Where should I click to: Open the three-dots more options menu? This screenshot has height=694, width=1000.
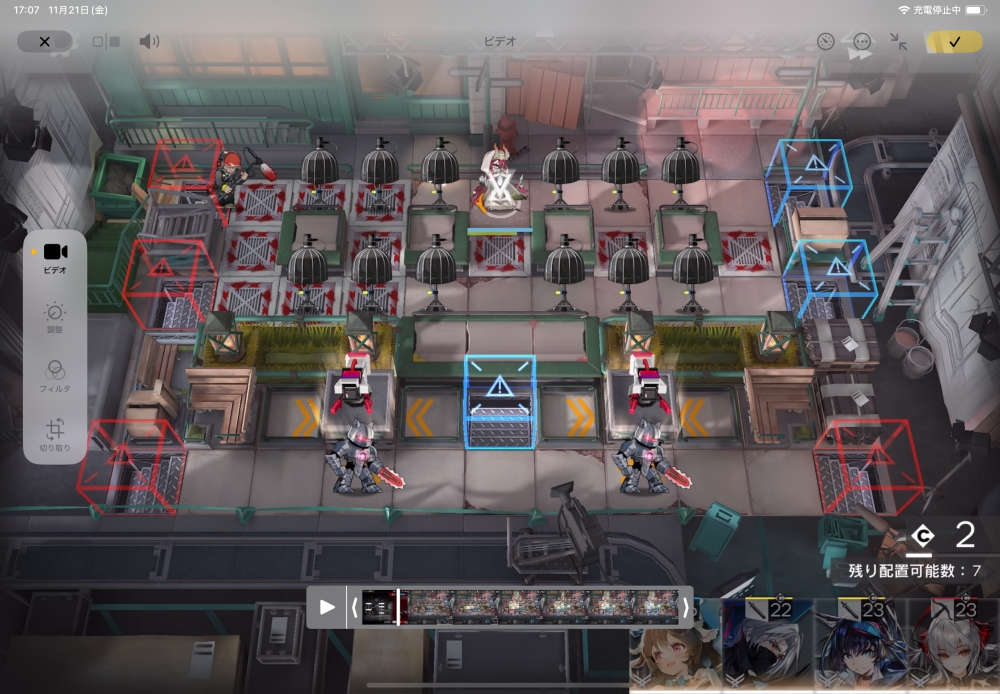862,42
